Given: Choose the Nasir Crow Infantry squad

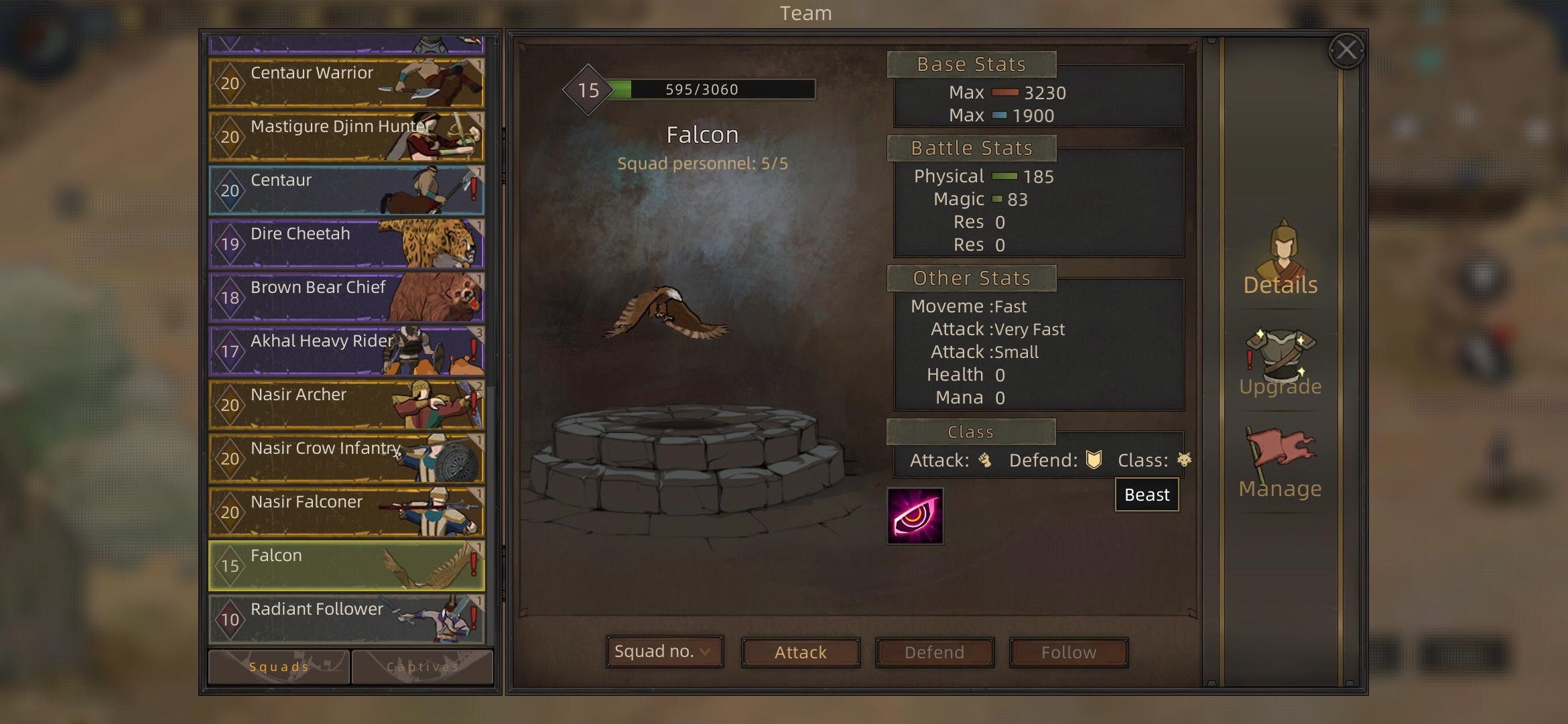Looking at the screenshot, I should 346,459.
